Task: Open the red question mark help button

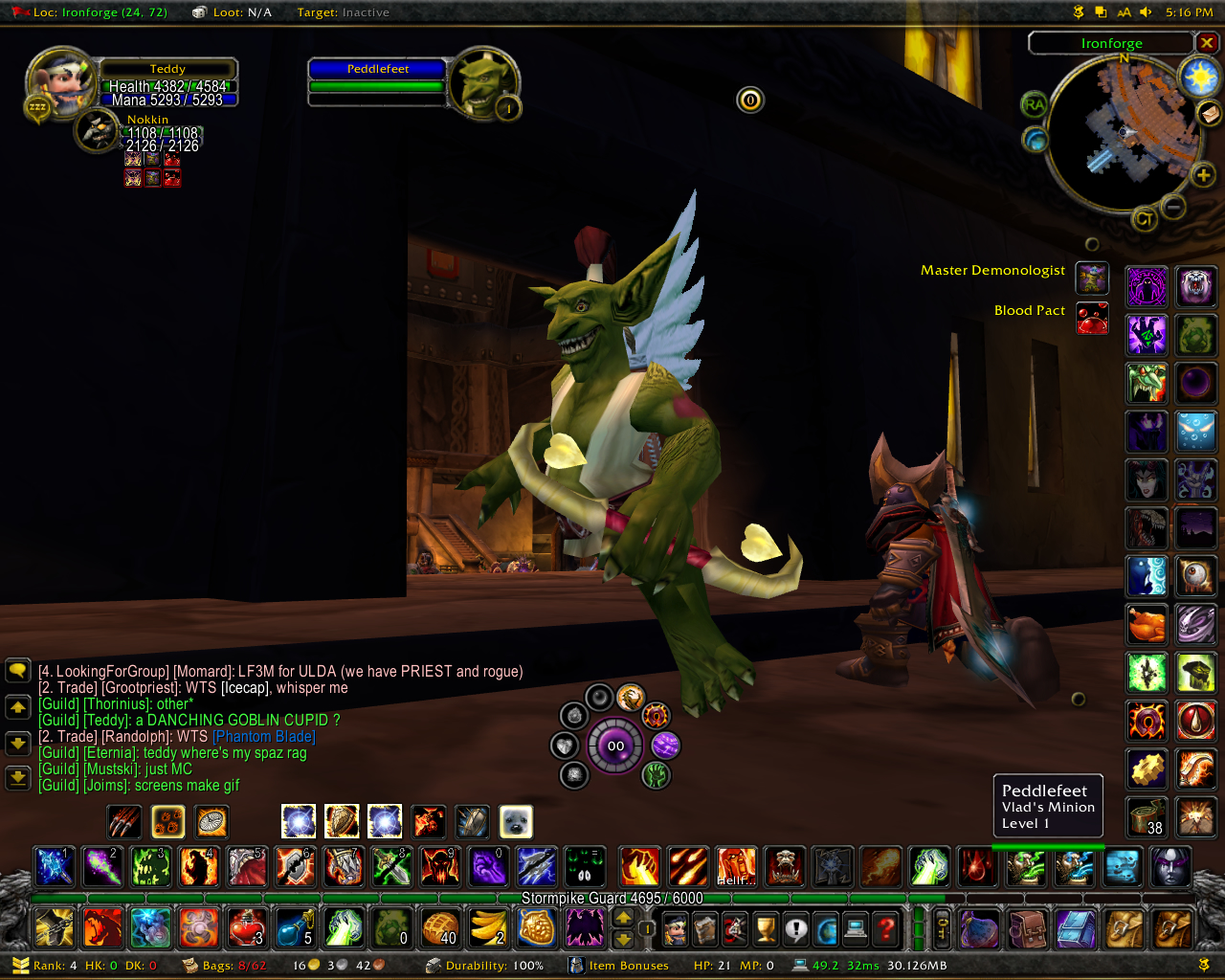Action: [x=886, y=928]
